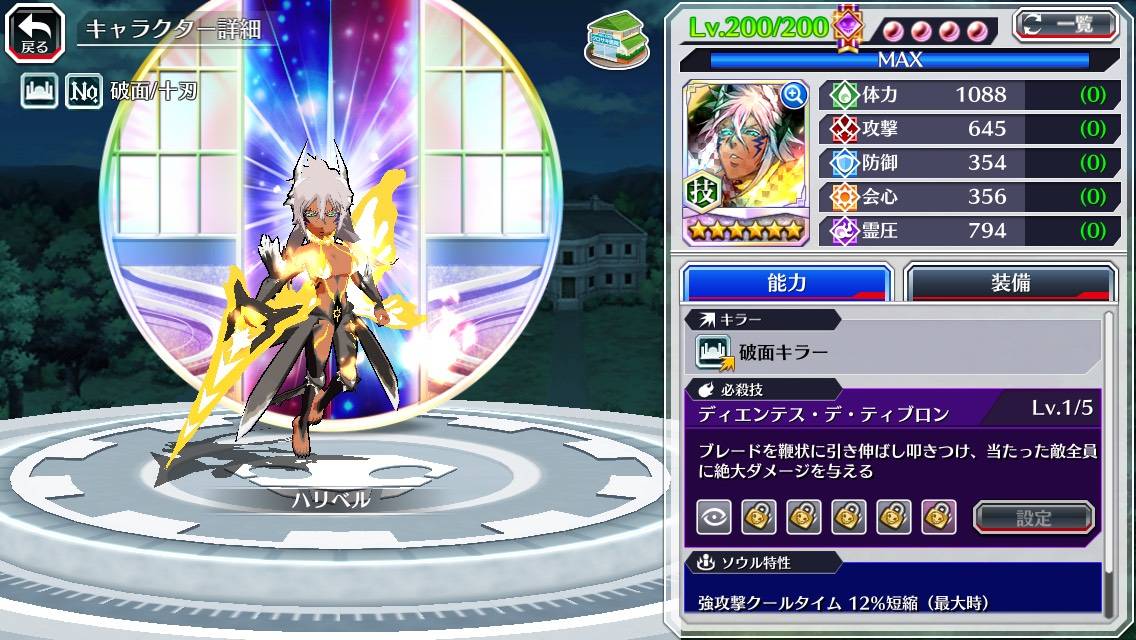Switch to the 能力 tab
The width and height of the screenshot is (1136, 640).
point(786,283)
